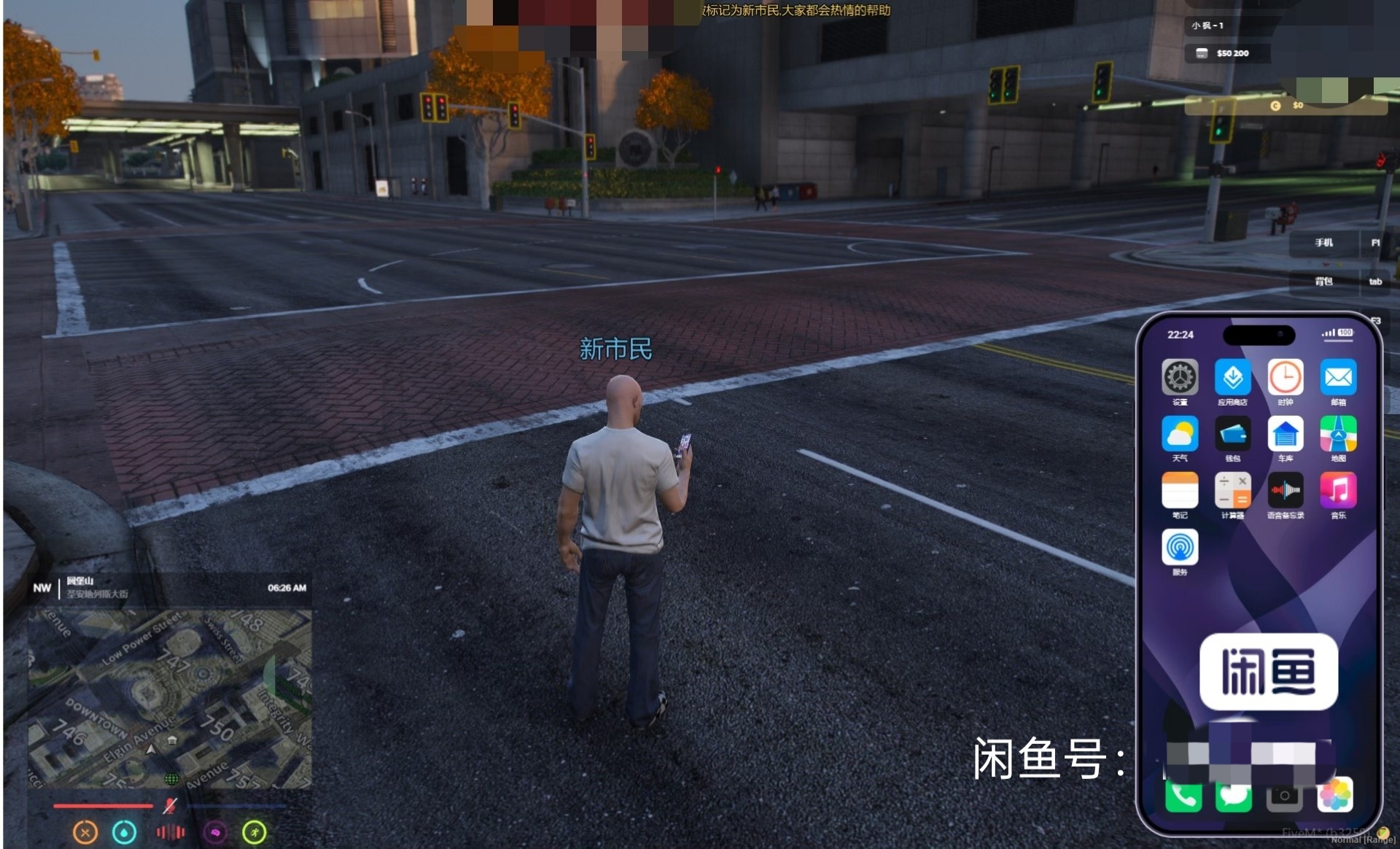Open the Calculator (计算器) app
The height and width of the screenshot is (849, 1400).
click(x=1232, y=491)
